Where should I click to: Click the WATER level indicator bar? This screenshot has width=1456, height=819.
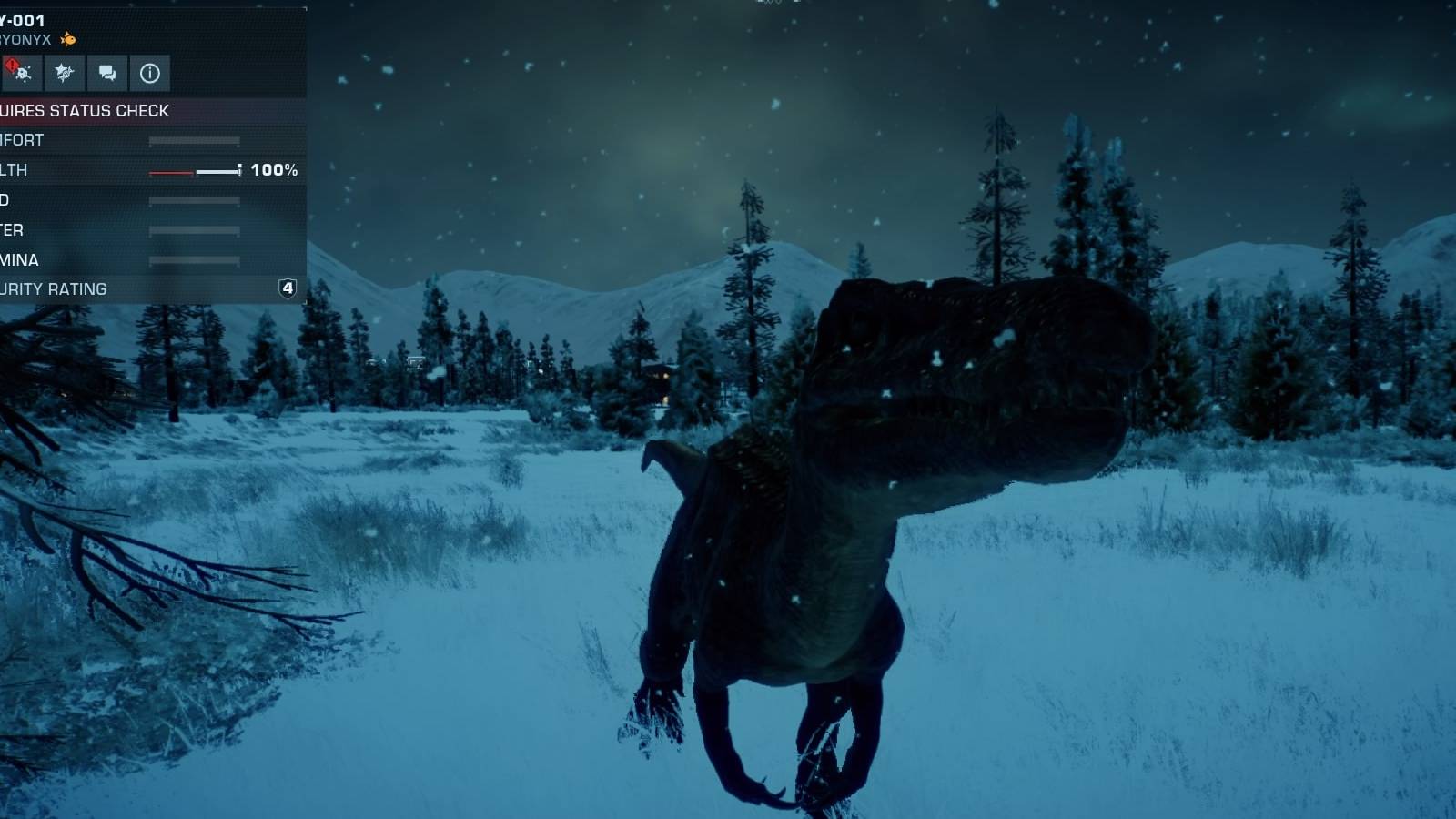194,230
